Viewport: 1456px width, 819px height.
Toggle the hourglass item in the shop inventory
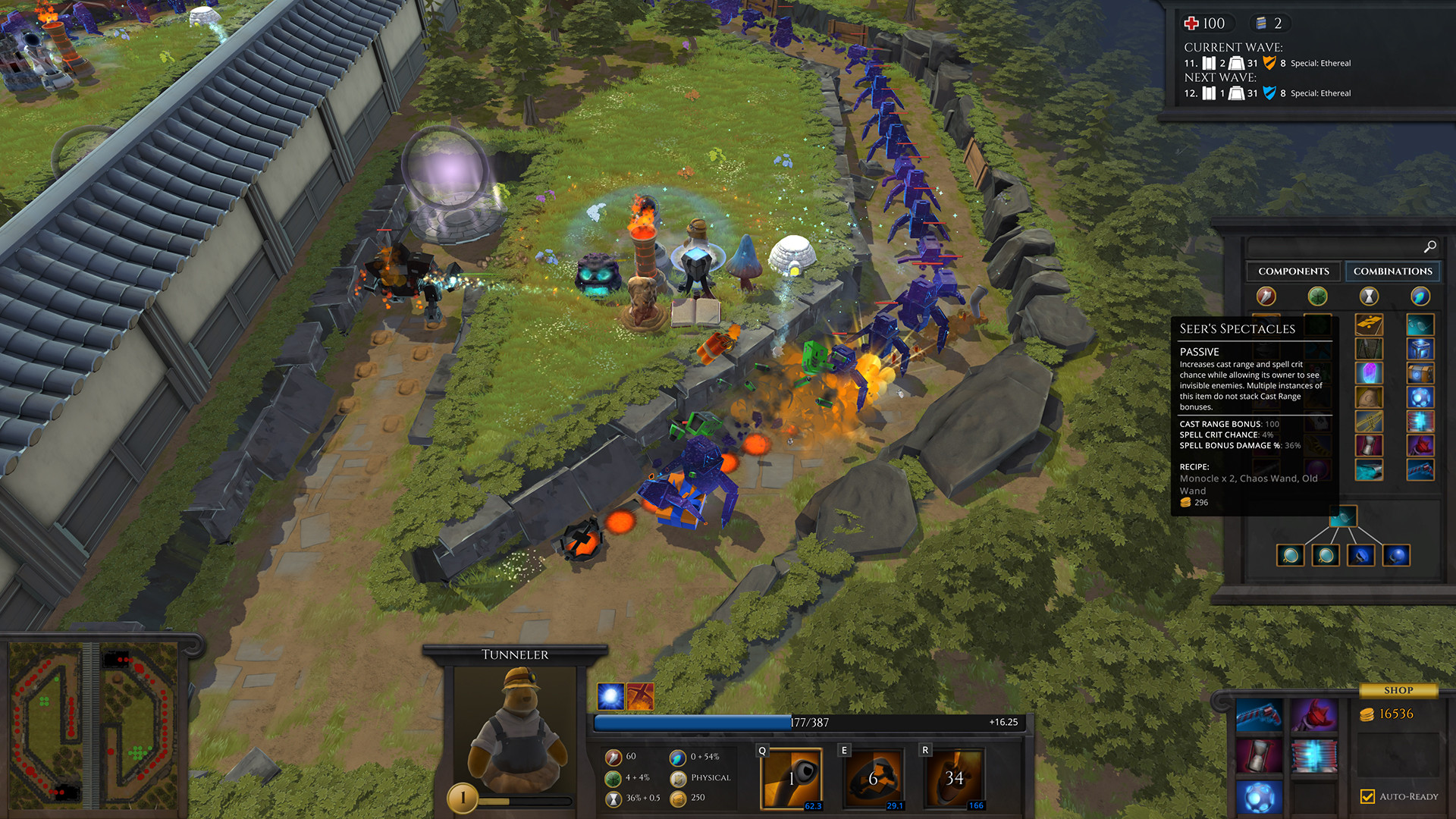[x=1260, y=755]
